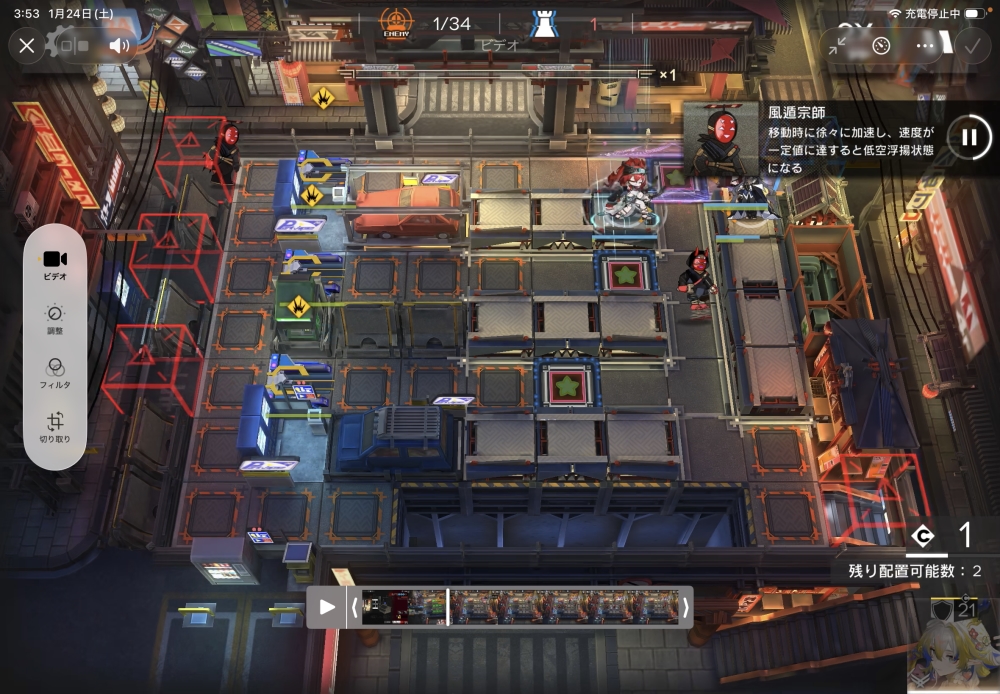Open the フィルタ filters tab

tap(55, 374)
